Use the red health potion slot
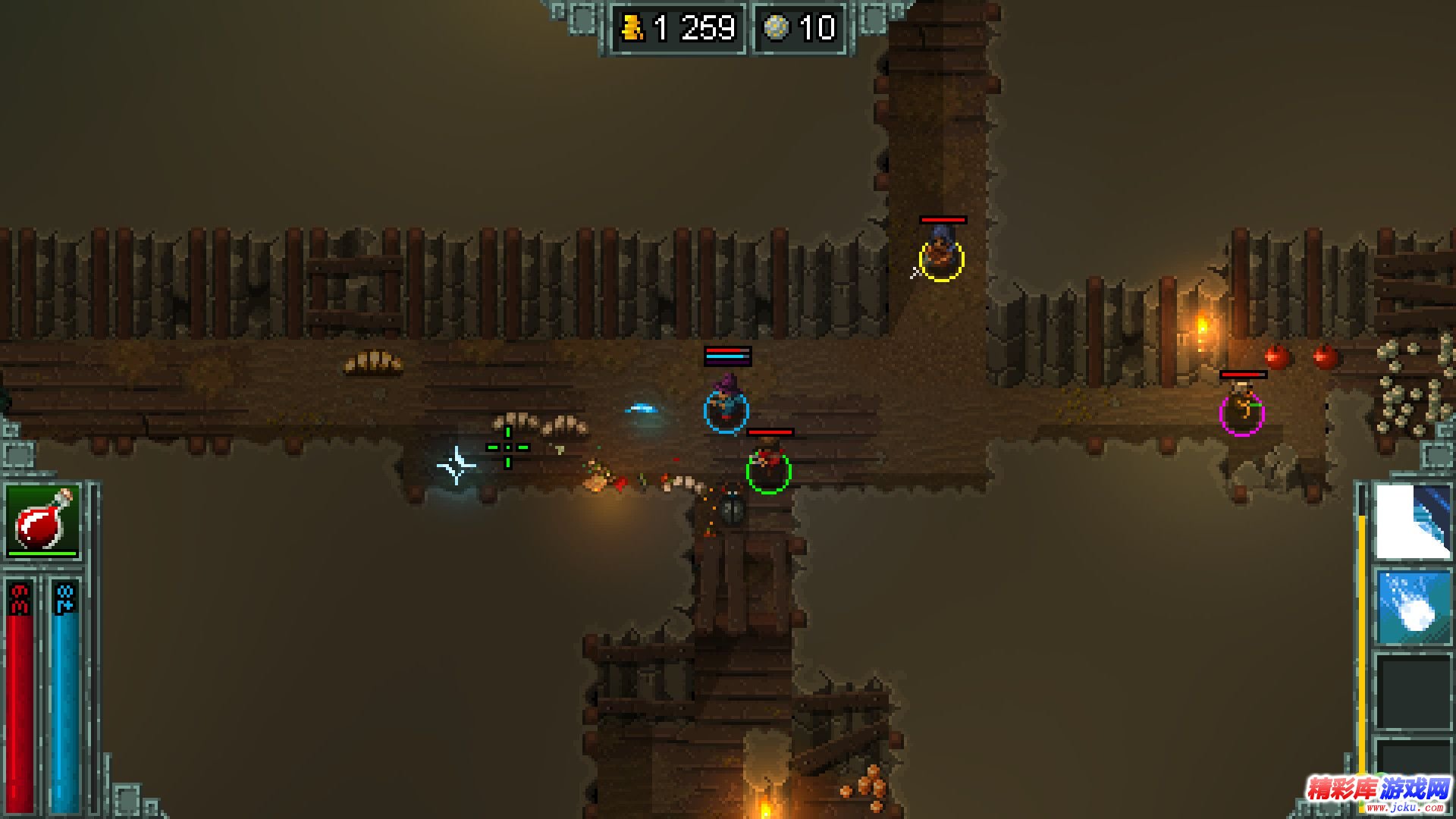 coord(42,521)
